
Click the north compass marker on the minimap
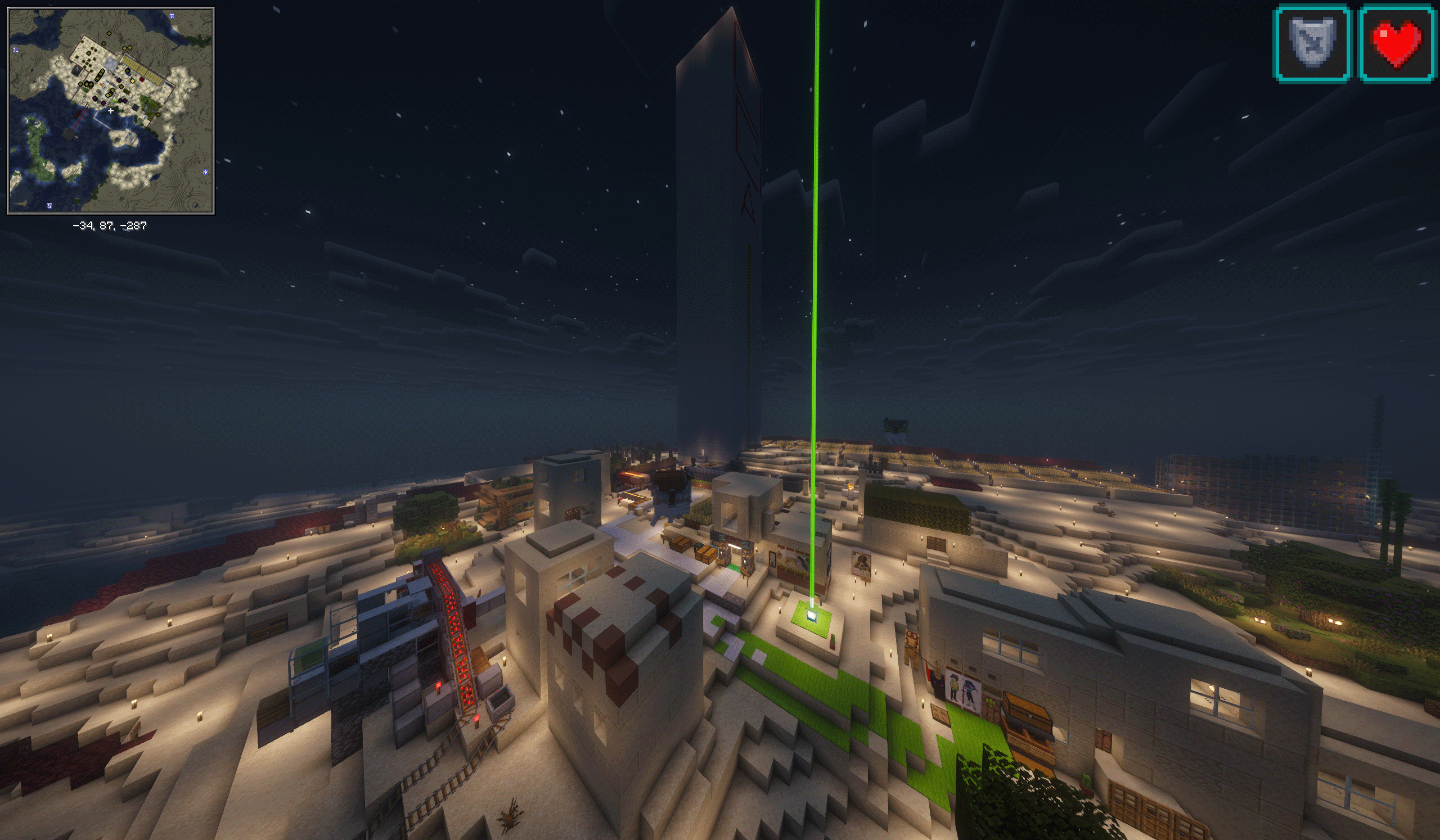173,16
